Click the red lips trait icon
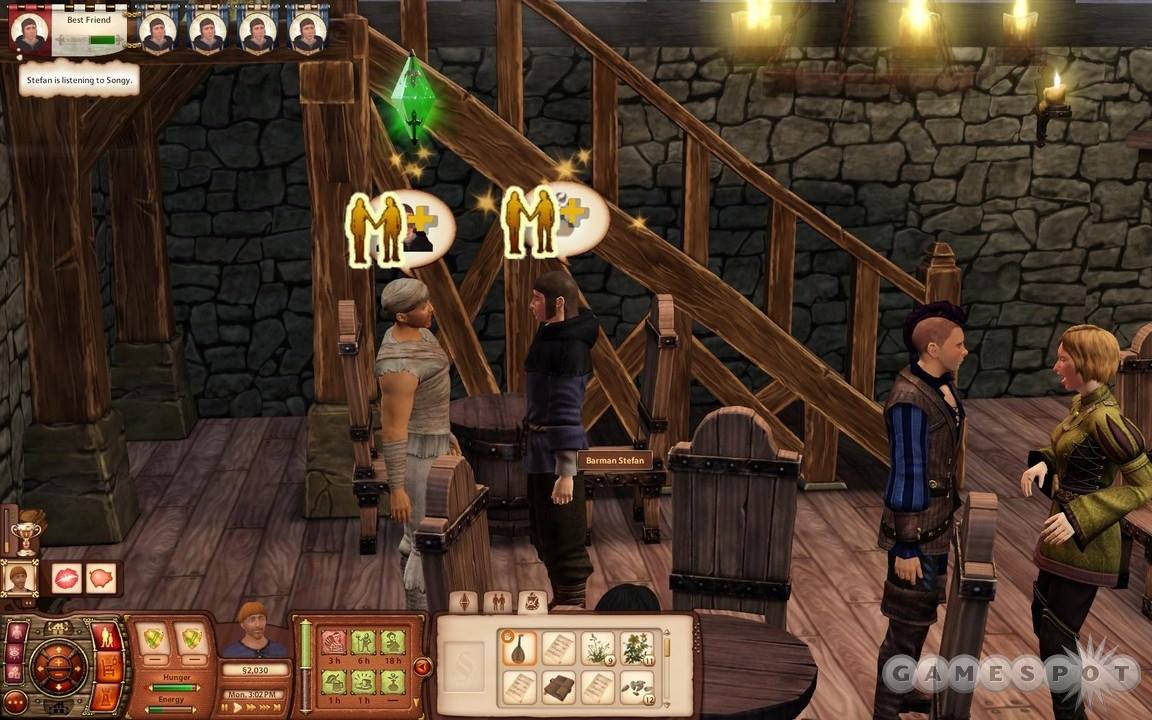1152x720 pixels. 66,578
